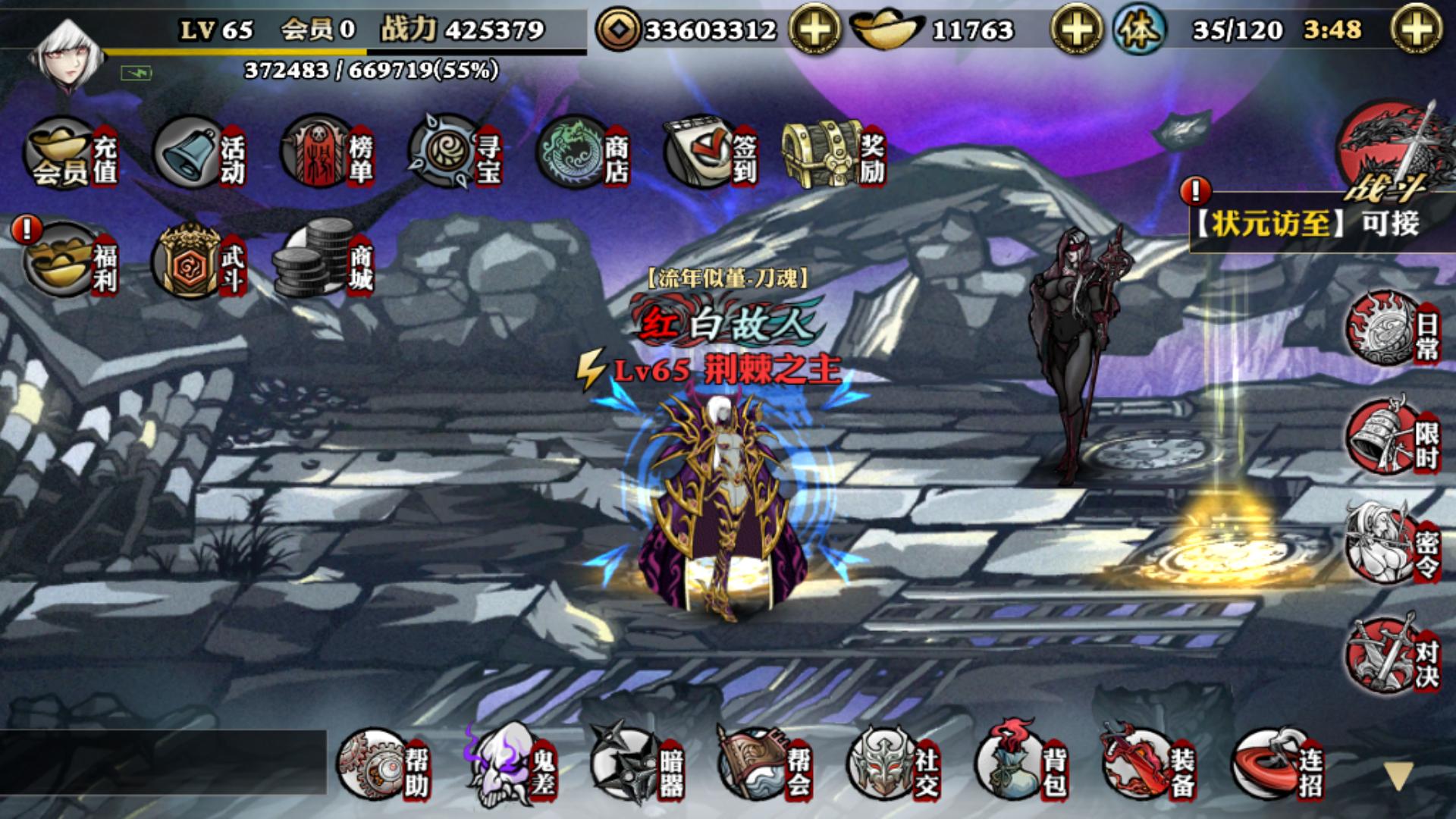Show the 榜单 rankings list

(x=327, y=153)
